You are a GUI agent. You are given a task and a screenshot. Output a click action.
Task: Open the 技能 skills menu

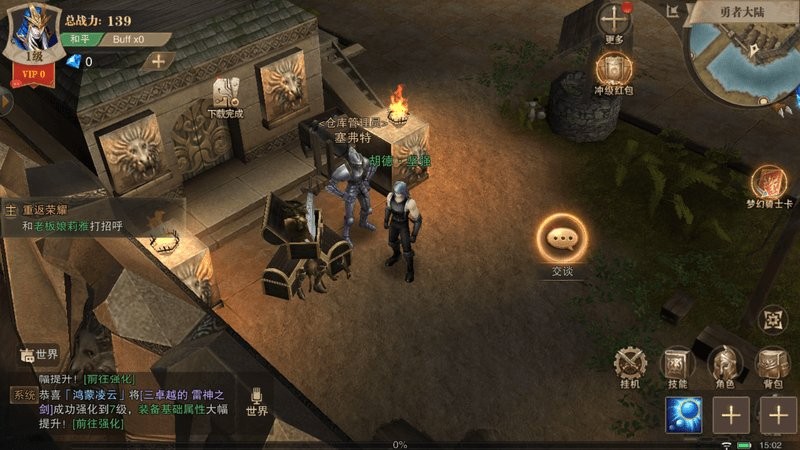[678, 364]
